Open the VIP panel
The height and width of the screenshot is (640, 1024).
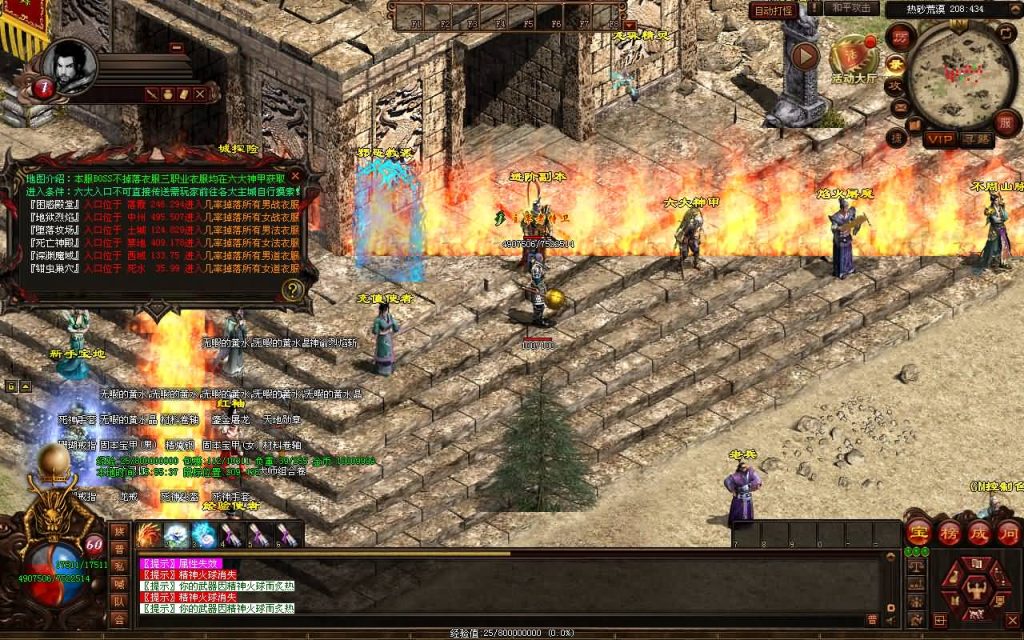coord(939,138)
